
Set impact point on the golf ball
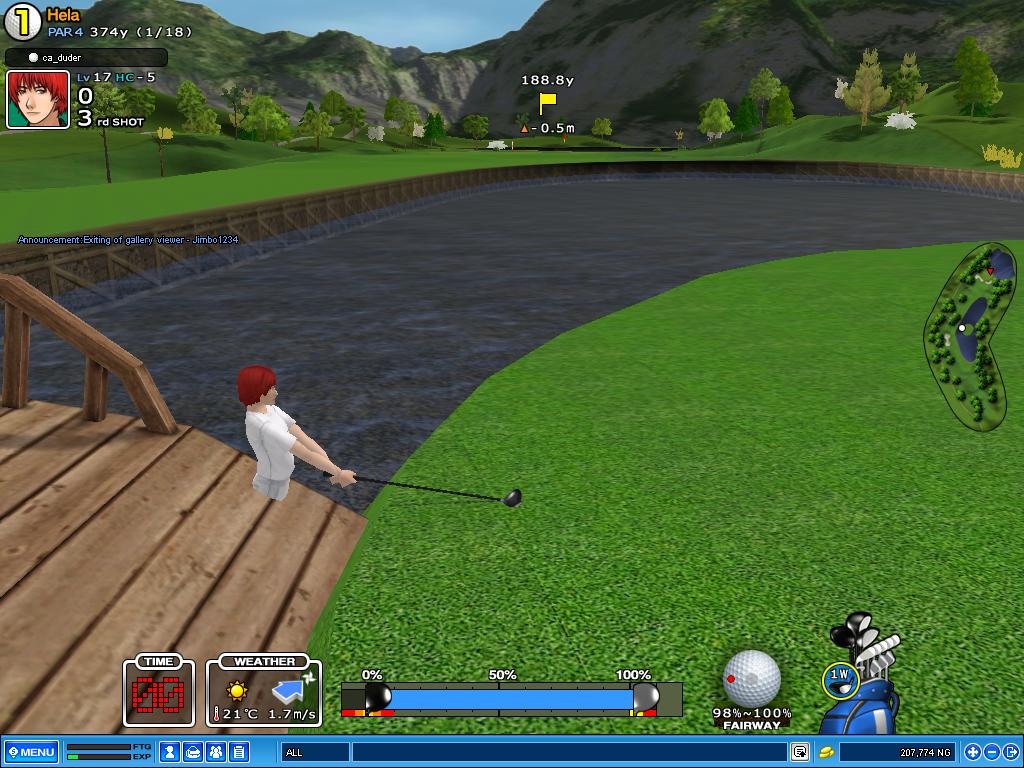pyautogui.click(x=752, y=678)
